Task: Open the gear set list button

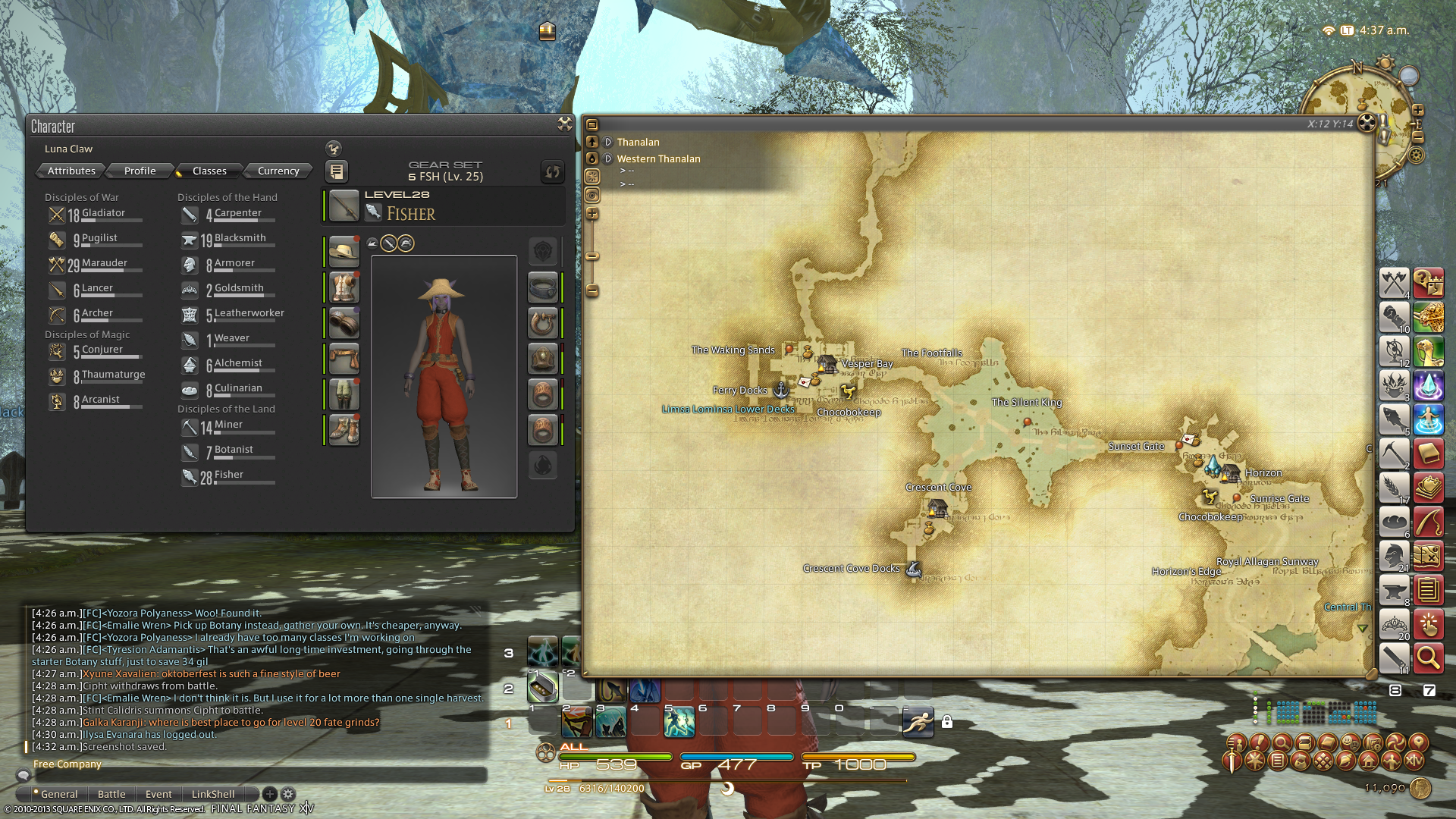Action: coord(336,171)
